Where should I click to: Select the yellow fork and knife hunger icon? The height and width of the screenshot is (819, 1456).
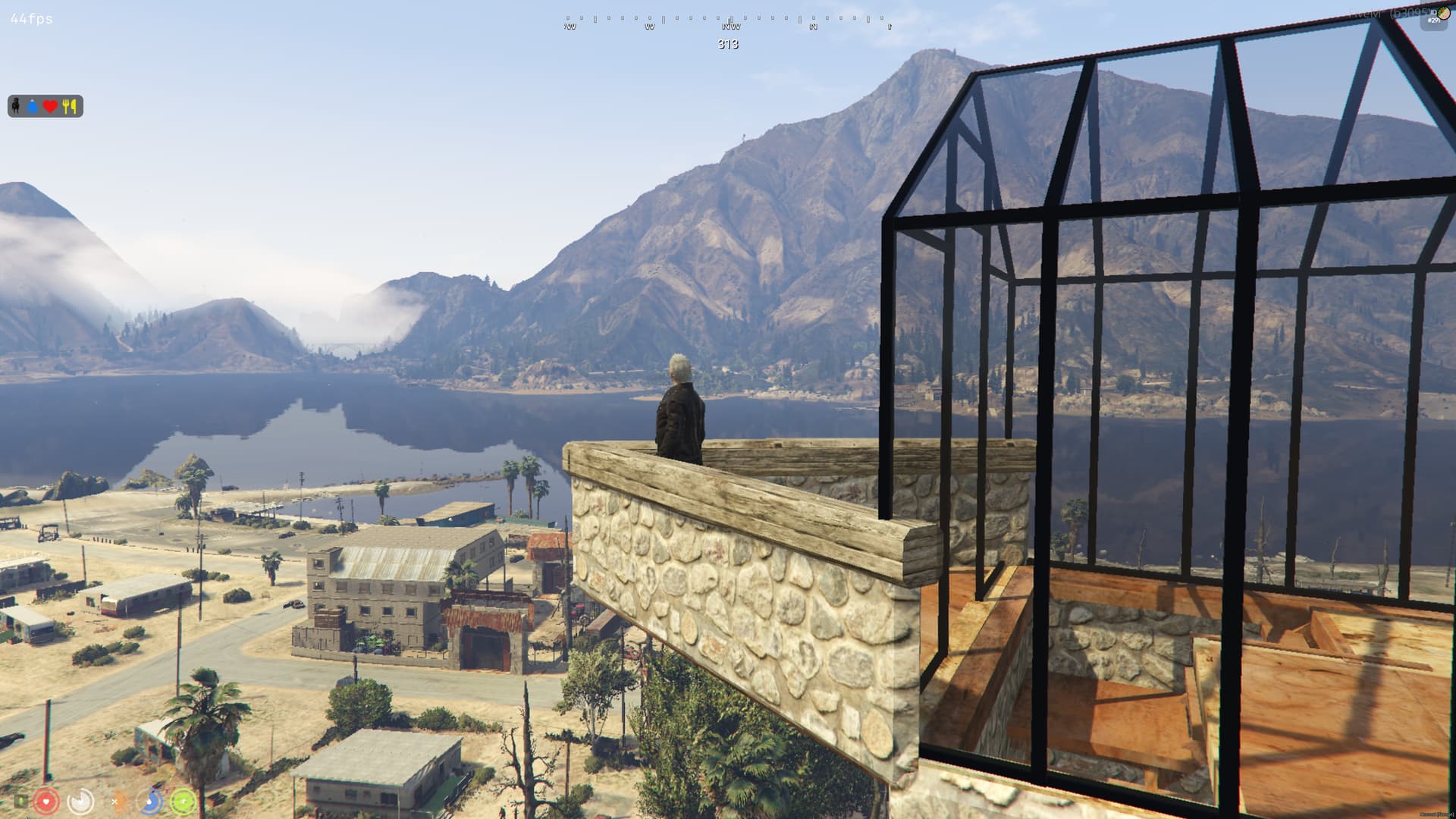click(70, 106)
